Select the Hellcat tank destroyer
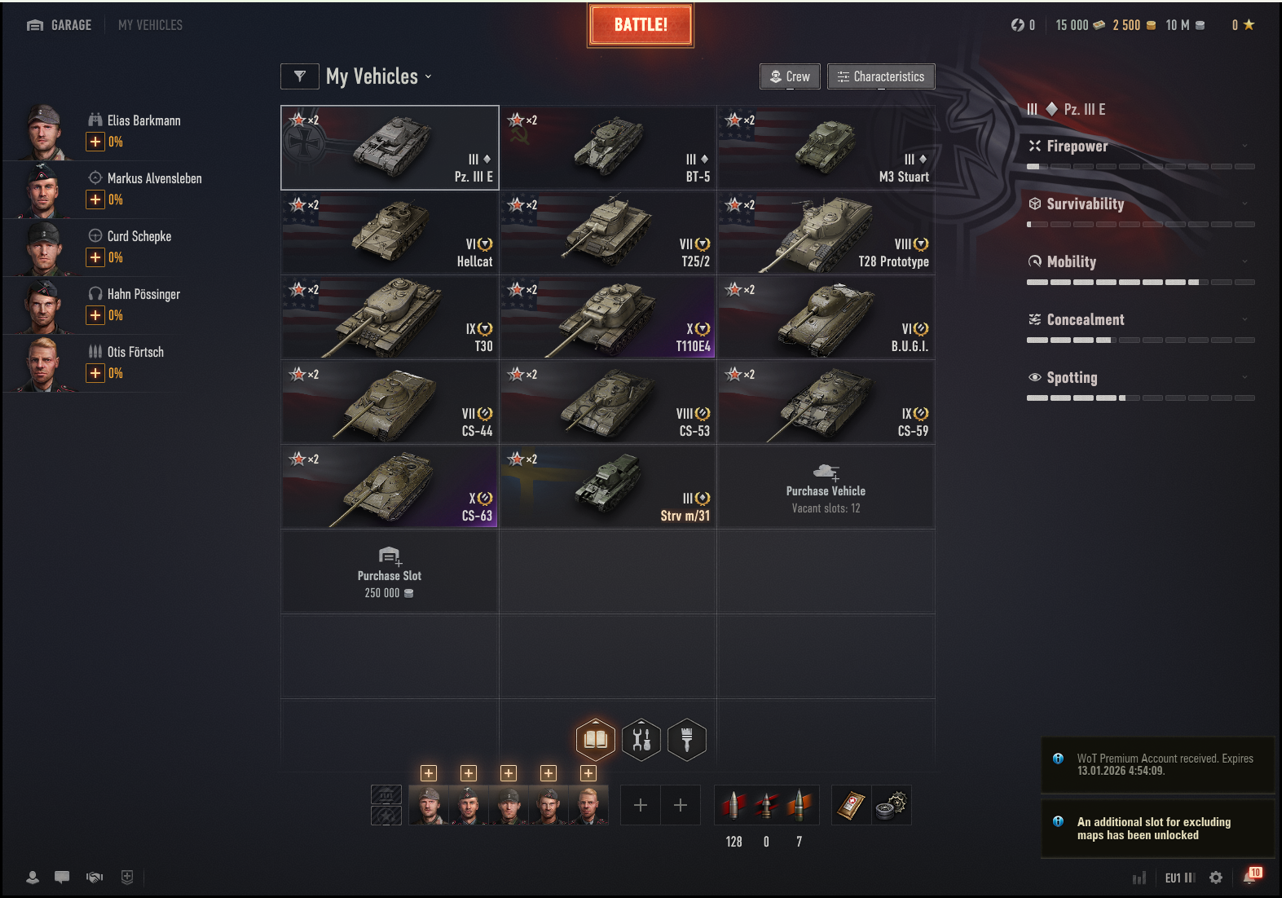Image resolution: width=1282 pixels, height=898 pixels. point(390,233)
